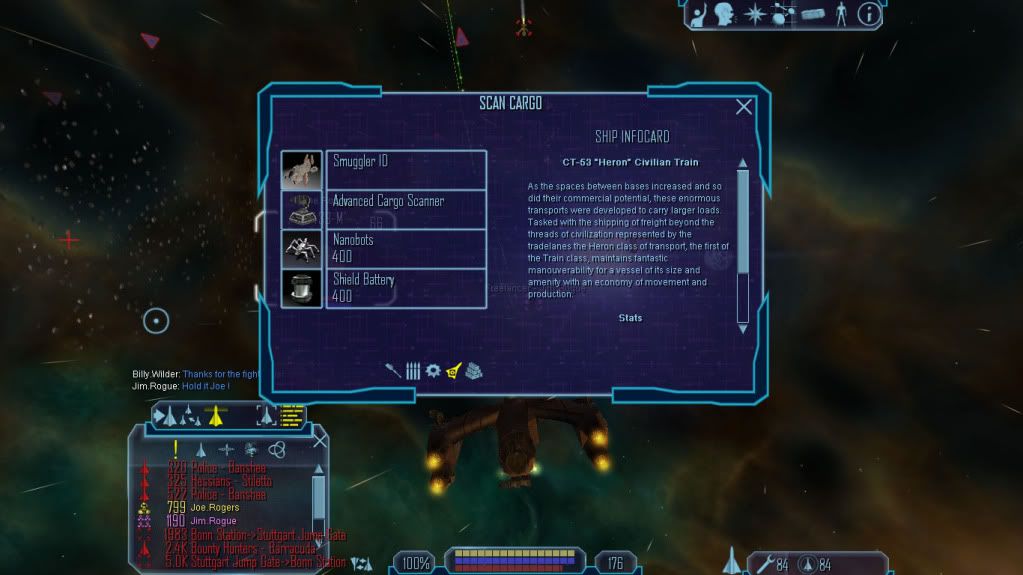This screenshot has width=1023, height=575.
Task: Show the weapons filter (gun icon)
Action: 393,370
